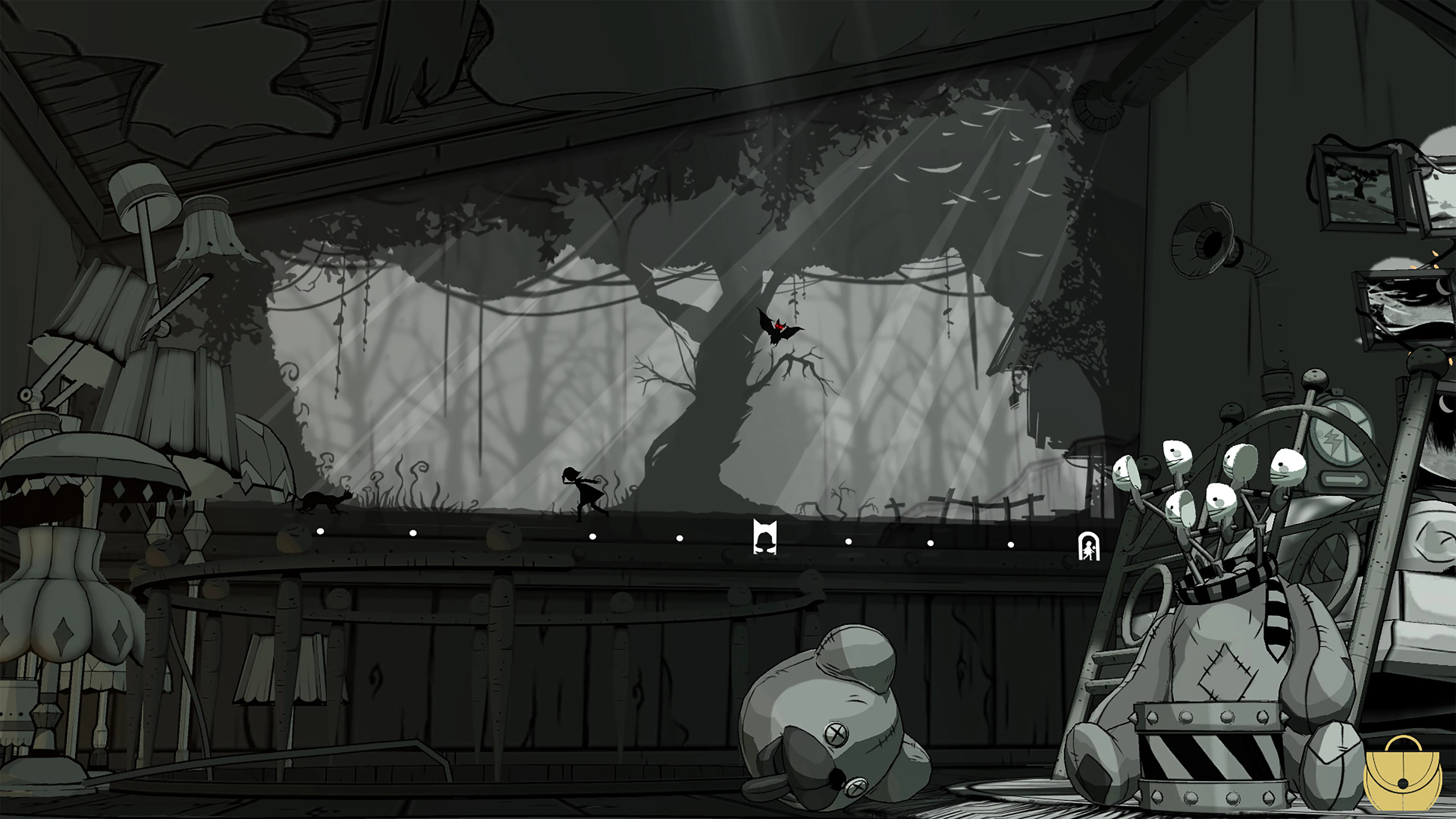1456x819 pixels.
Task: Toggle the white dot beside the door marker
Action: pos(1010,544)
